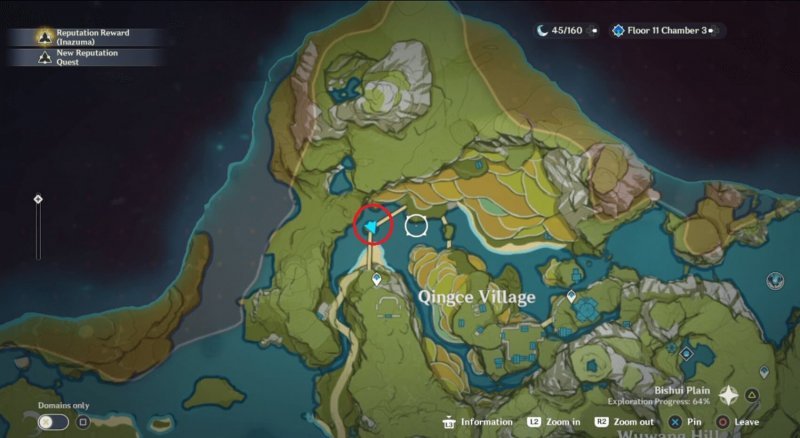Select the teleport waypoint above Qingce Village label
The height and width of the screenshot is (438, 800).
[x=377, y=280]
